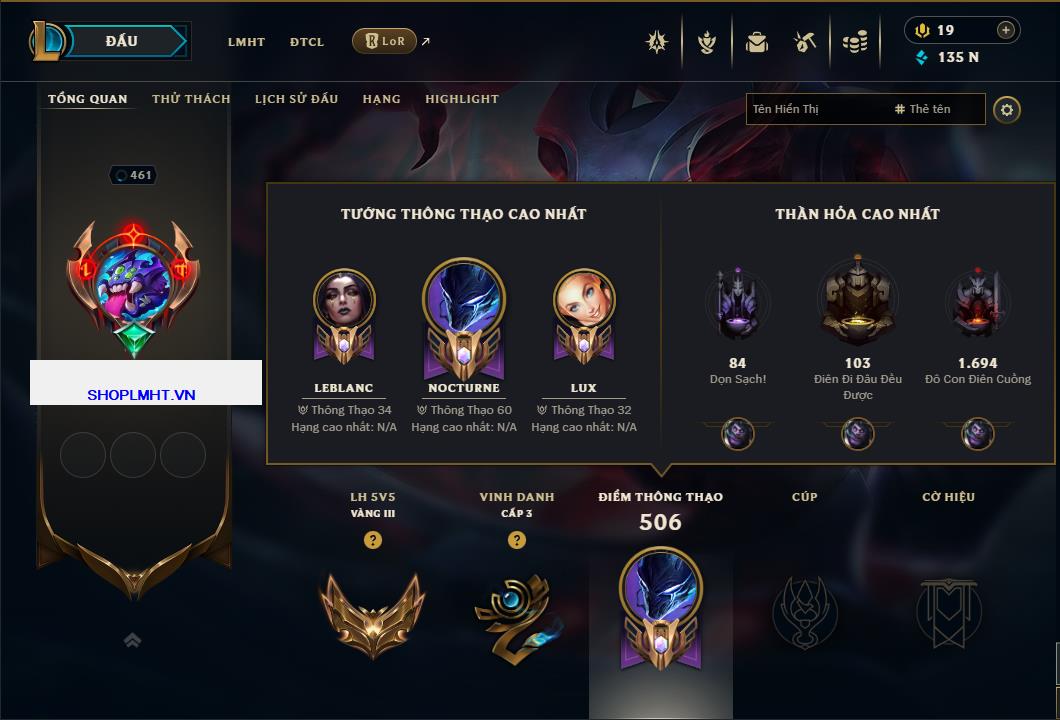
Task: Open the LH 5v5 Vàng III rank emblem
Action: 372,610
